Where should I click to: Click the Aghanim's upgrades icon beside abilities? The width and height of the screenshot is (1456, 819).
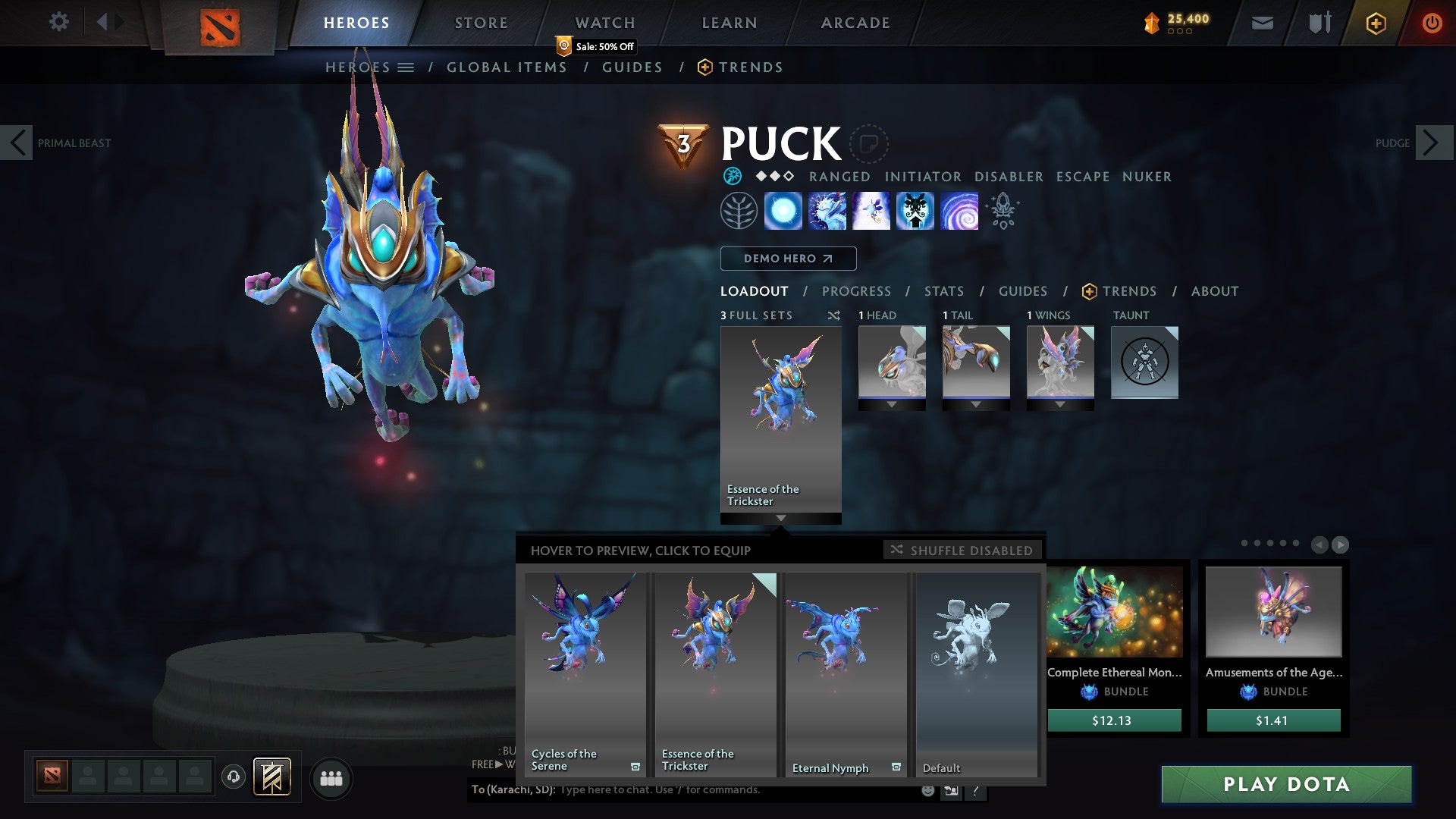(x=1003, y=212)
